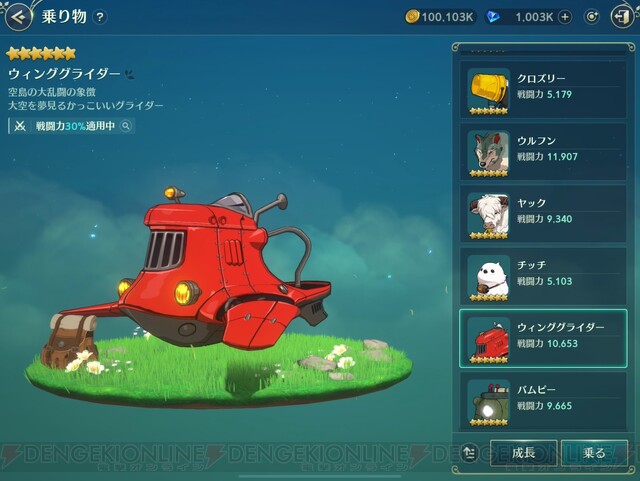Open the 成長 growth button
The image size is (640, 481).
[523, 453]
